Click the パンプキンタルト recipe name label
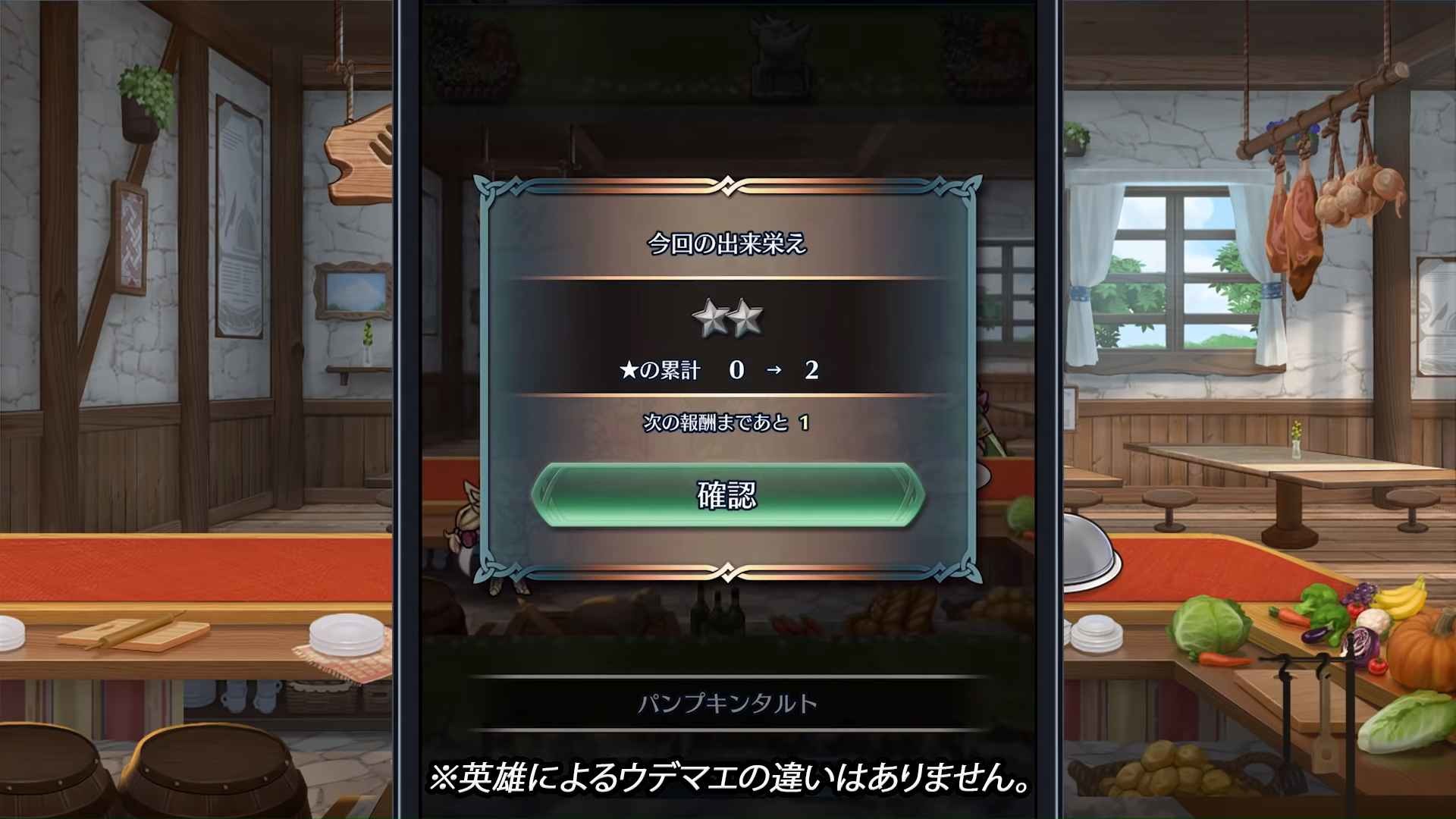1456x819 pixels. coord(727,704)
